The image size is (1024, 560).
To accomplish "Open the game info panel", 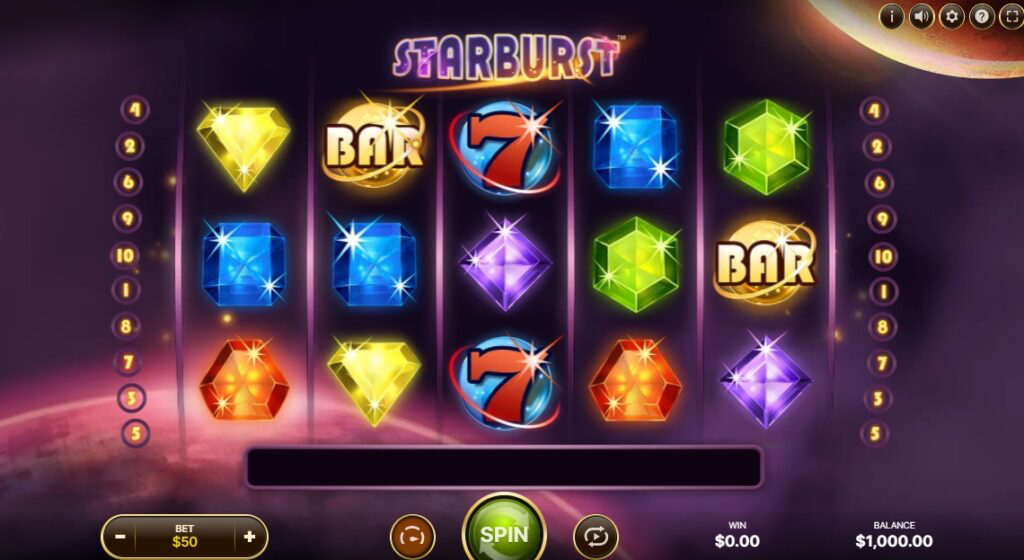I will point(891,16).
